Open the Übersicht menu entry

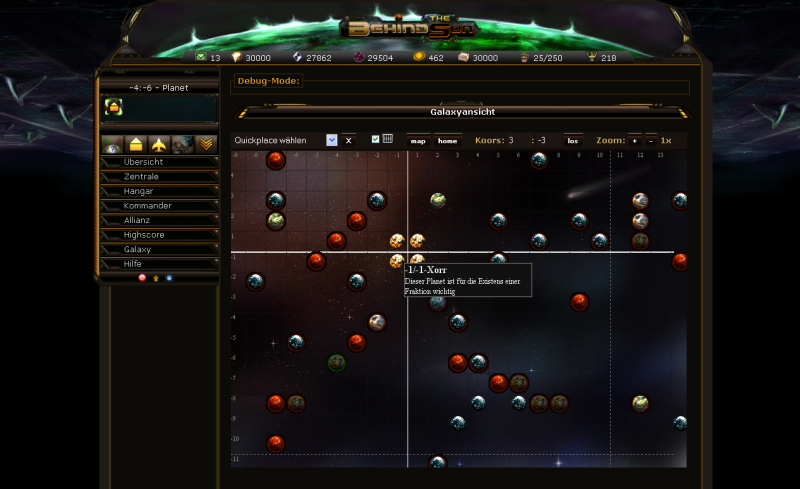pos(159,162)
